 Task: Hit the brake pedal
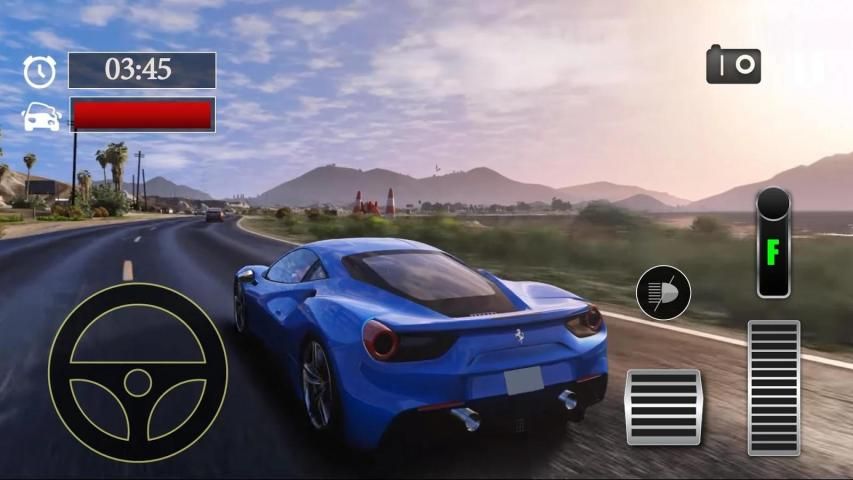(662, 406)
